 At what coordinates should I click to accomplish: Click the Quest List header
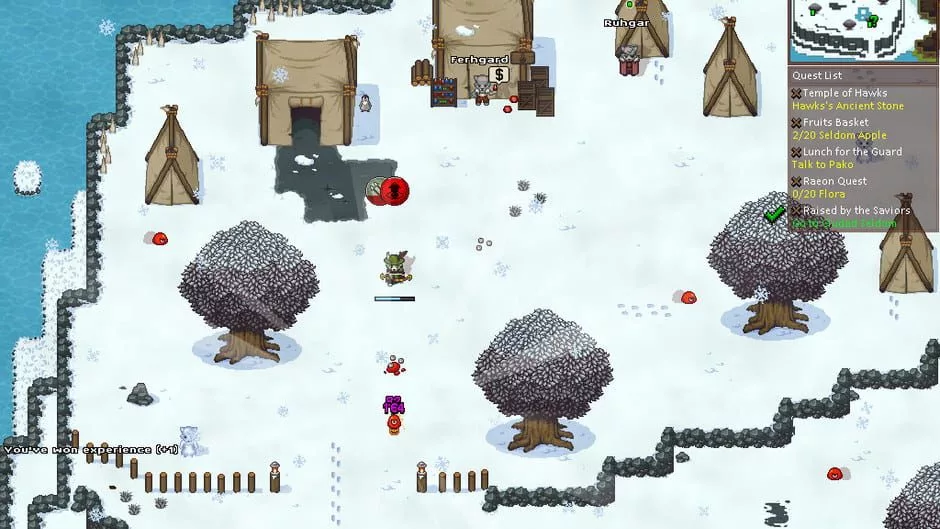coord(819,75)
